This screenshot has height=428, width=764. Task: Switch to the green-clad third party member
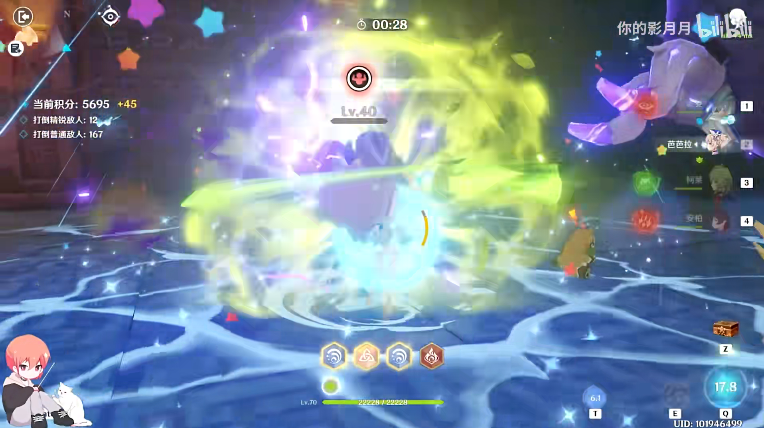click(718, 183)
